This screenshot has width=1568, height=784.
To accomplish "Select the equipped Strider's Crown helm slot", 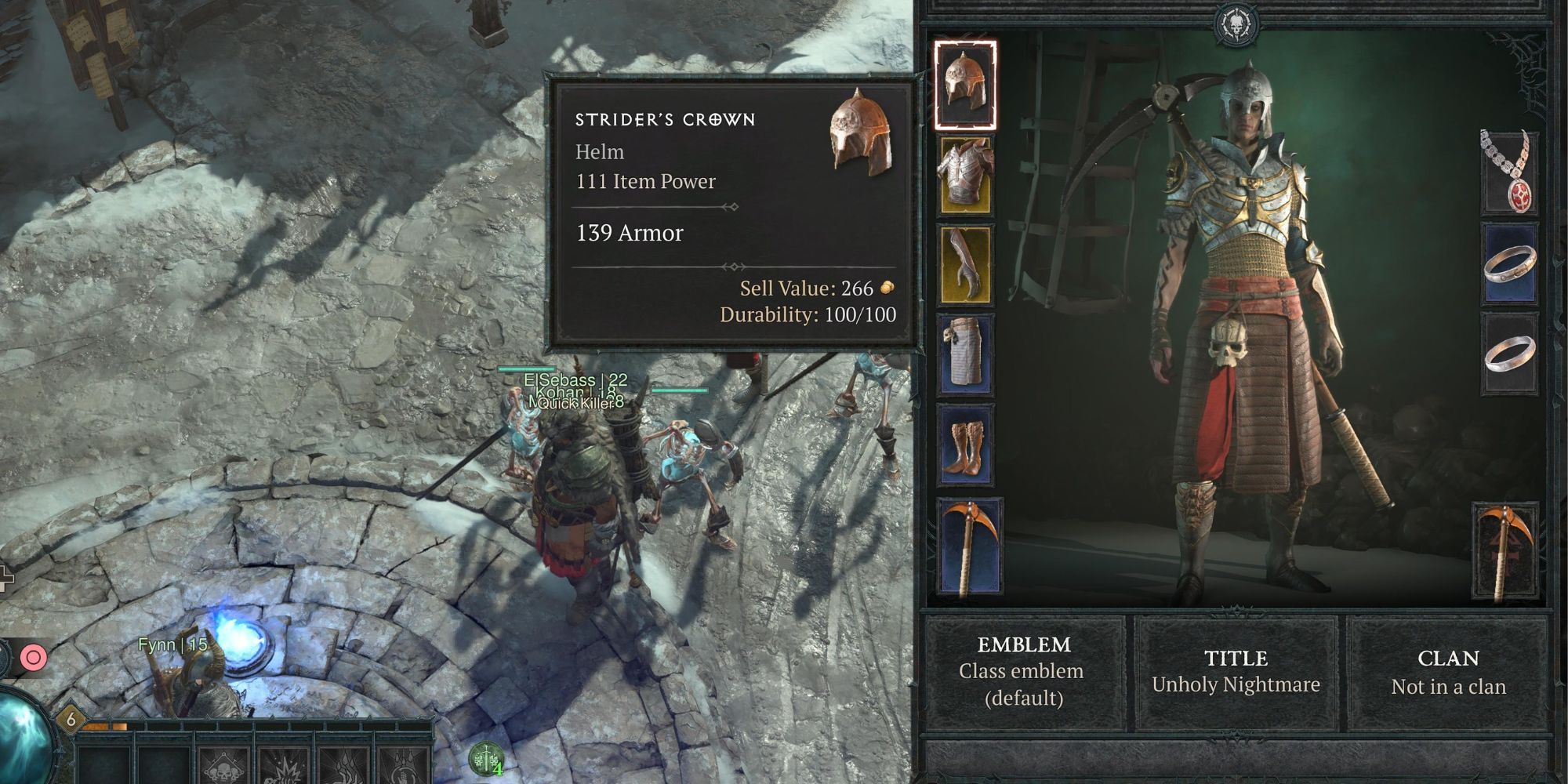I will point(966,82).
